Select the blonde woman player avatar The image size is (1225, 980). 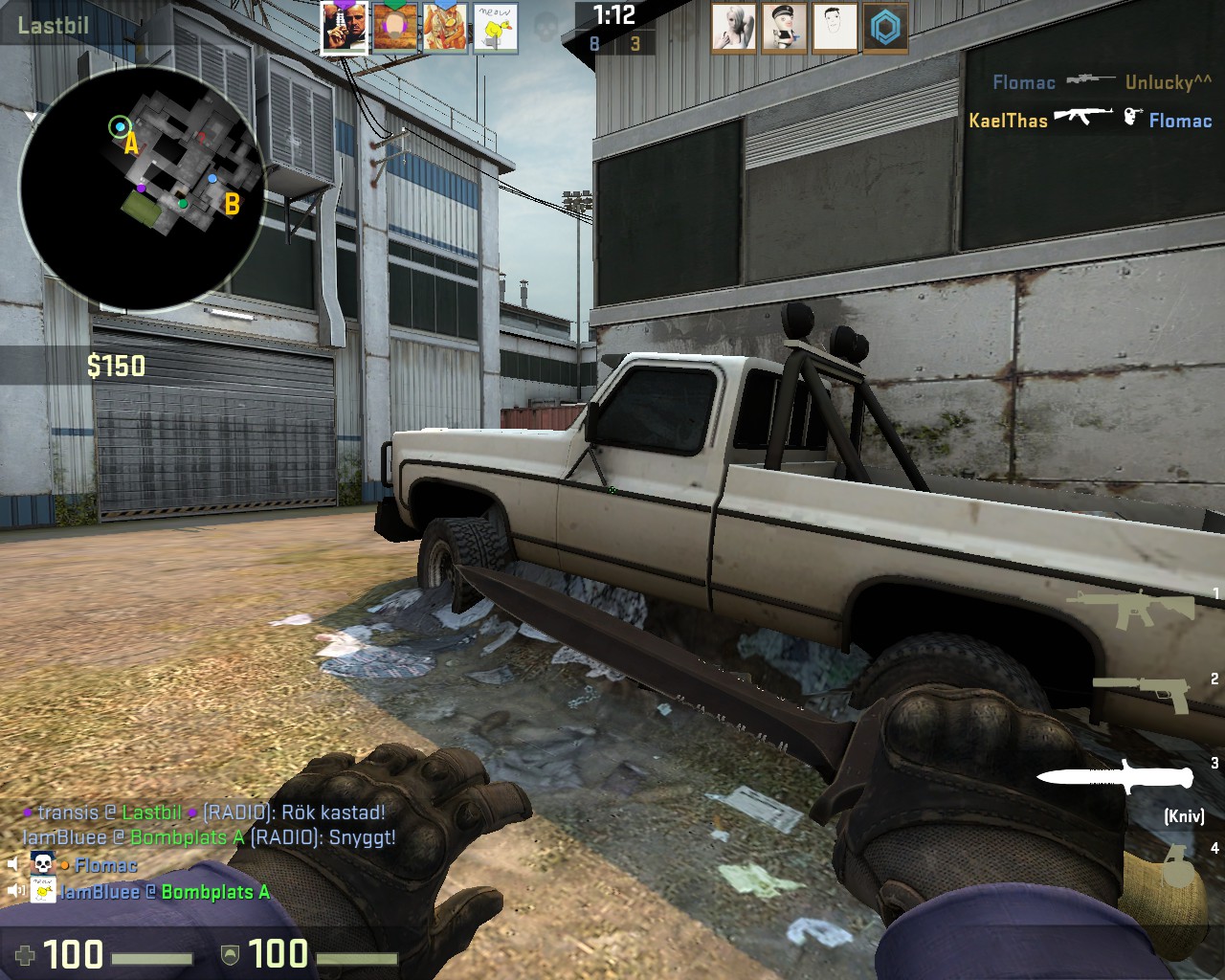734,29
